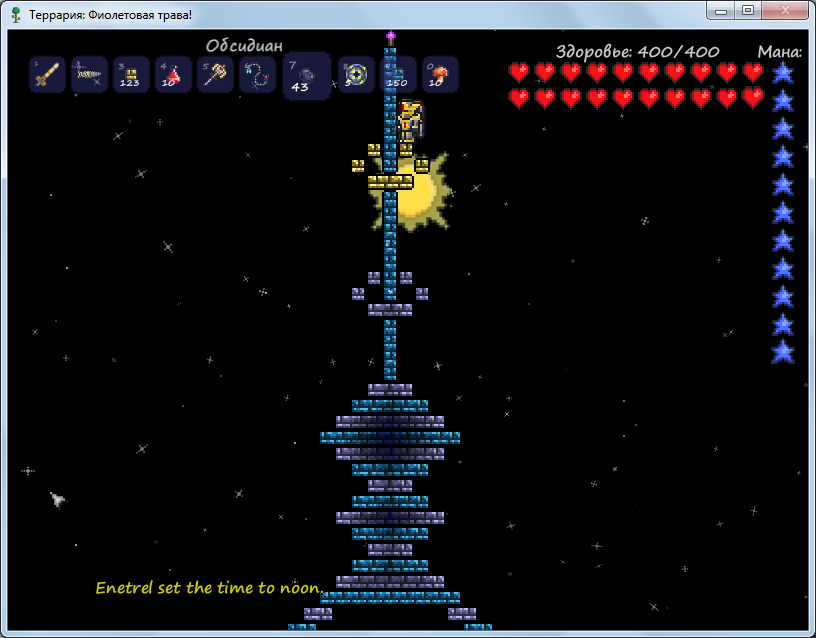This screenshot has height=638, width=816.
Task: Select the sword in hotbar slot 1
Action: [48, 75]
